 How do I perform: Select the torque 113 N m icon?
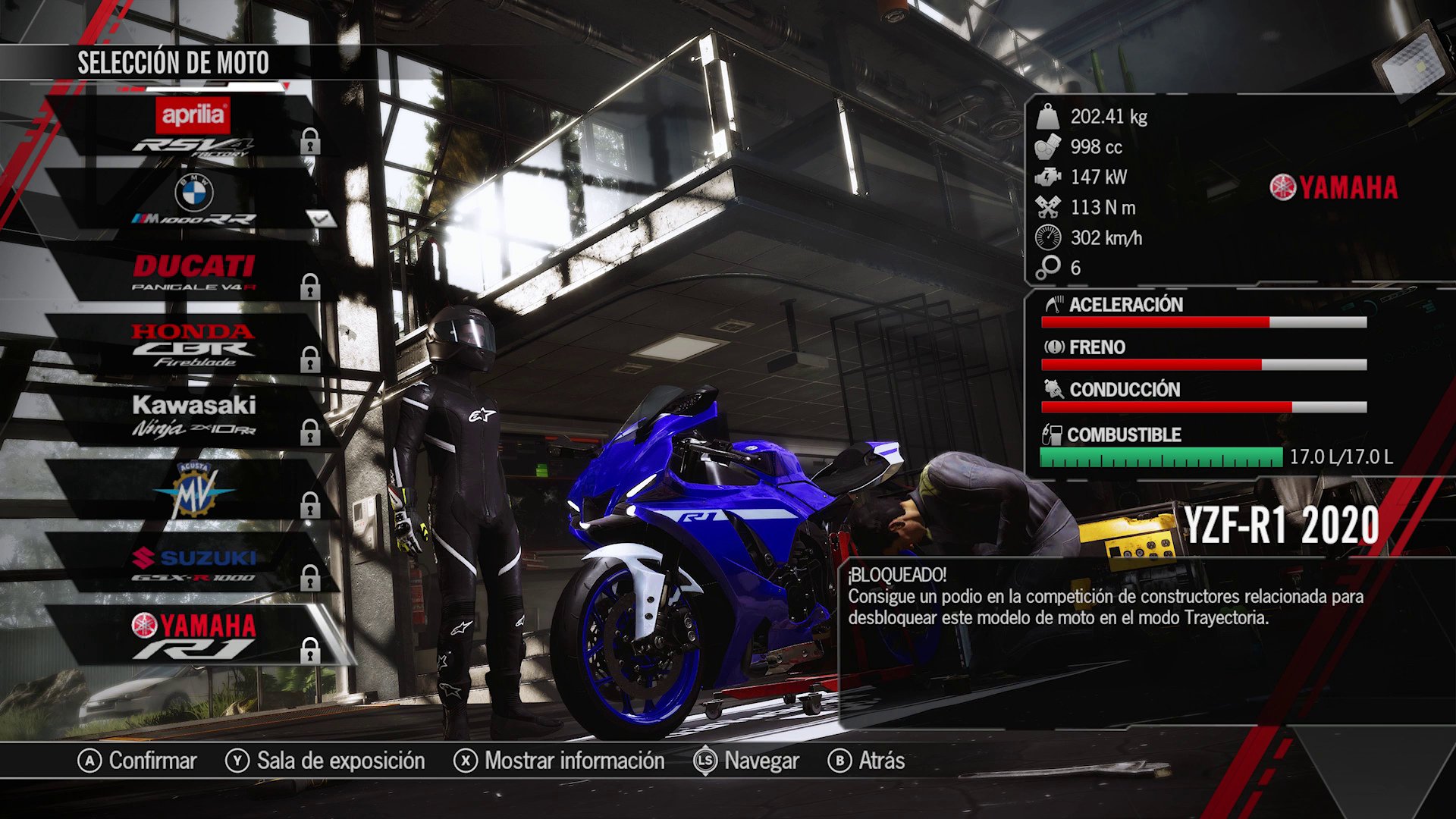1048,207
